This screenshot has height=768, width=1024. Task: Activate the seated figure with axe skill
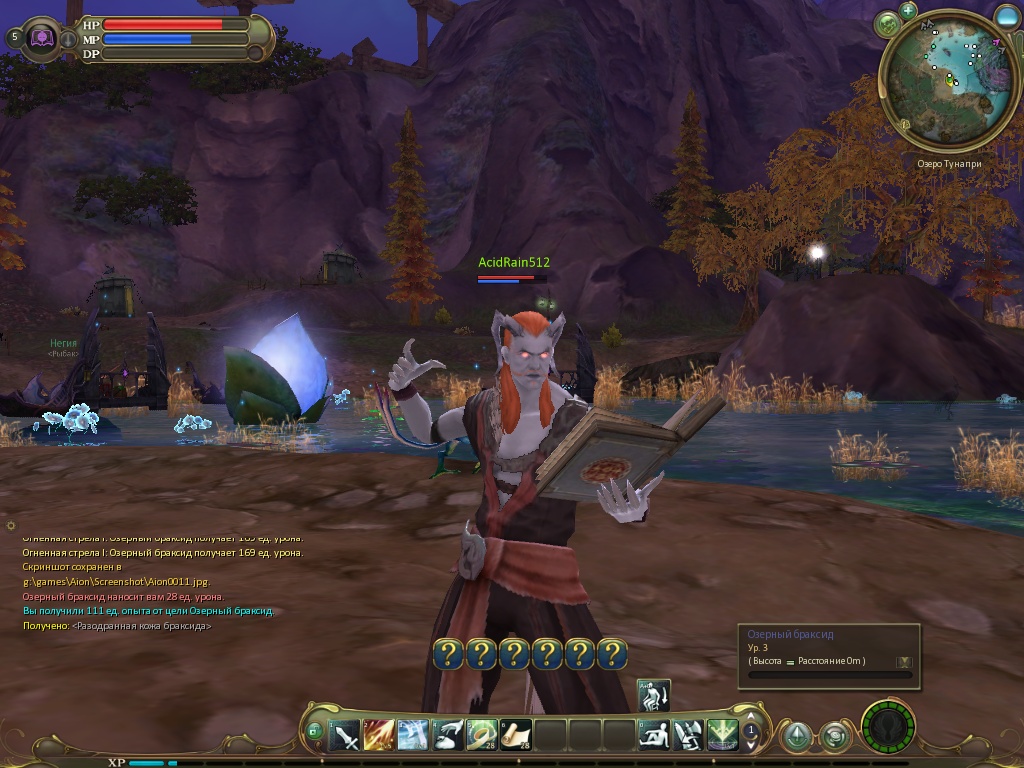click(x=688, y=735)
